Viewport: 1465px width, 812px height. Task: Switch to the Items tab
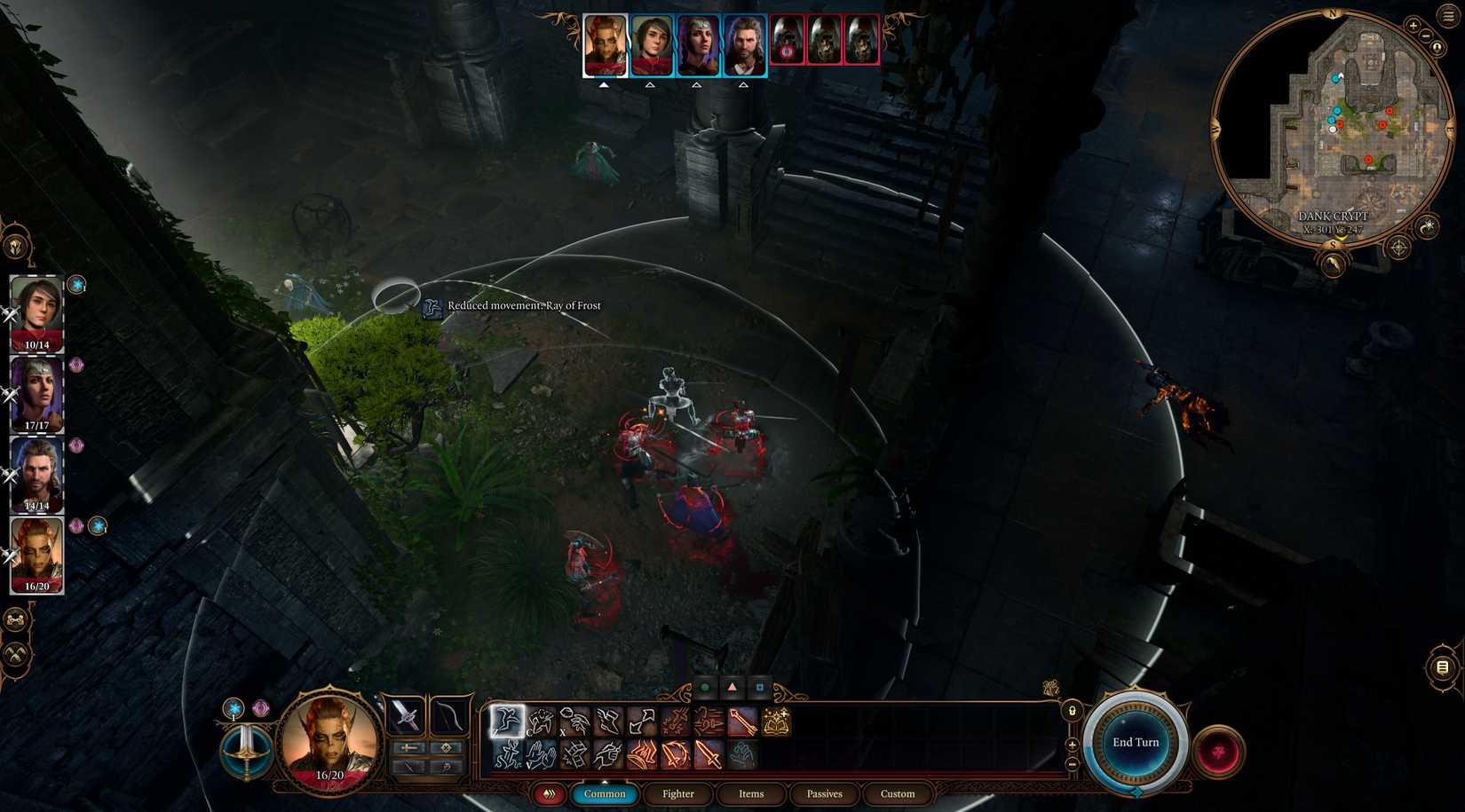[751, 794]
